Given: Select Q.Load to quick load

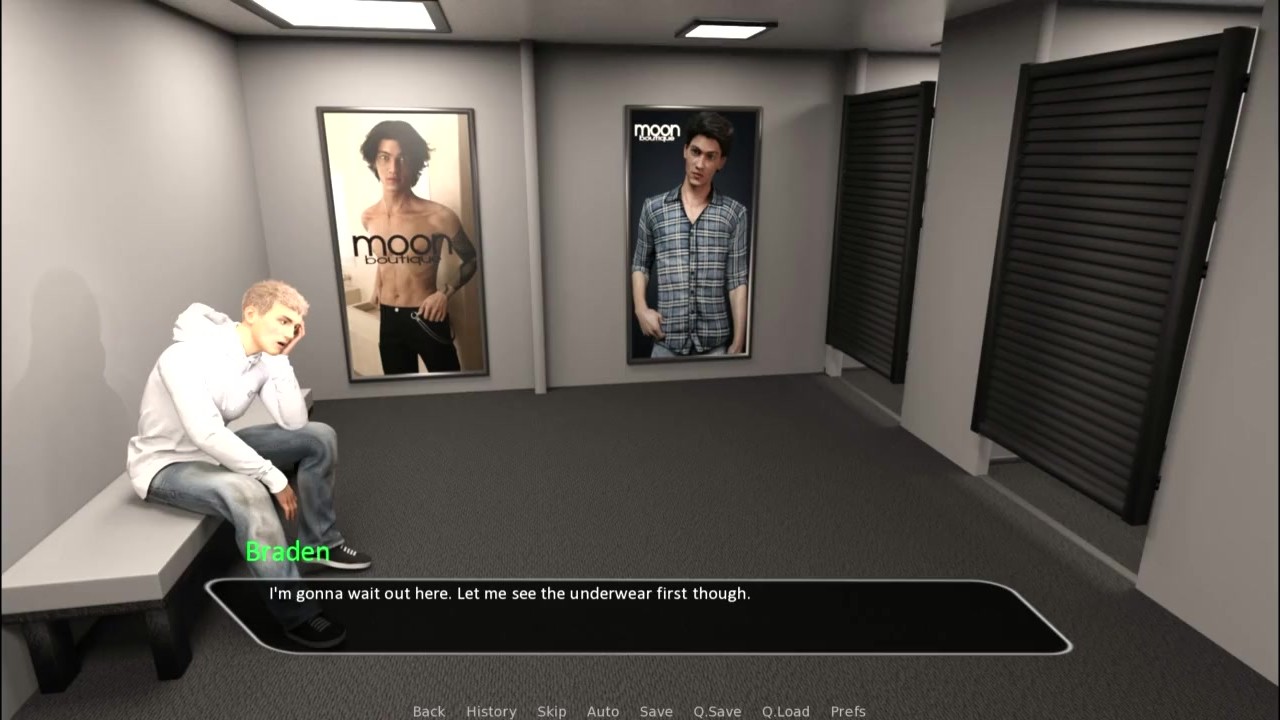Looking at the screenshot, I should click(x=785, y=711).
